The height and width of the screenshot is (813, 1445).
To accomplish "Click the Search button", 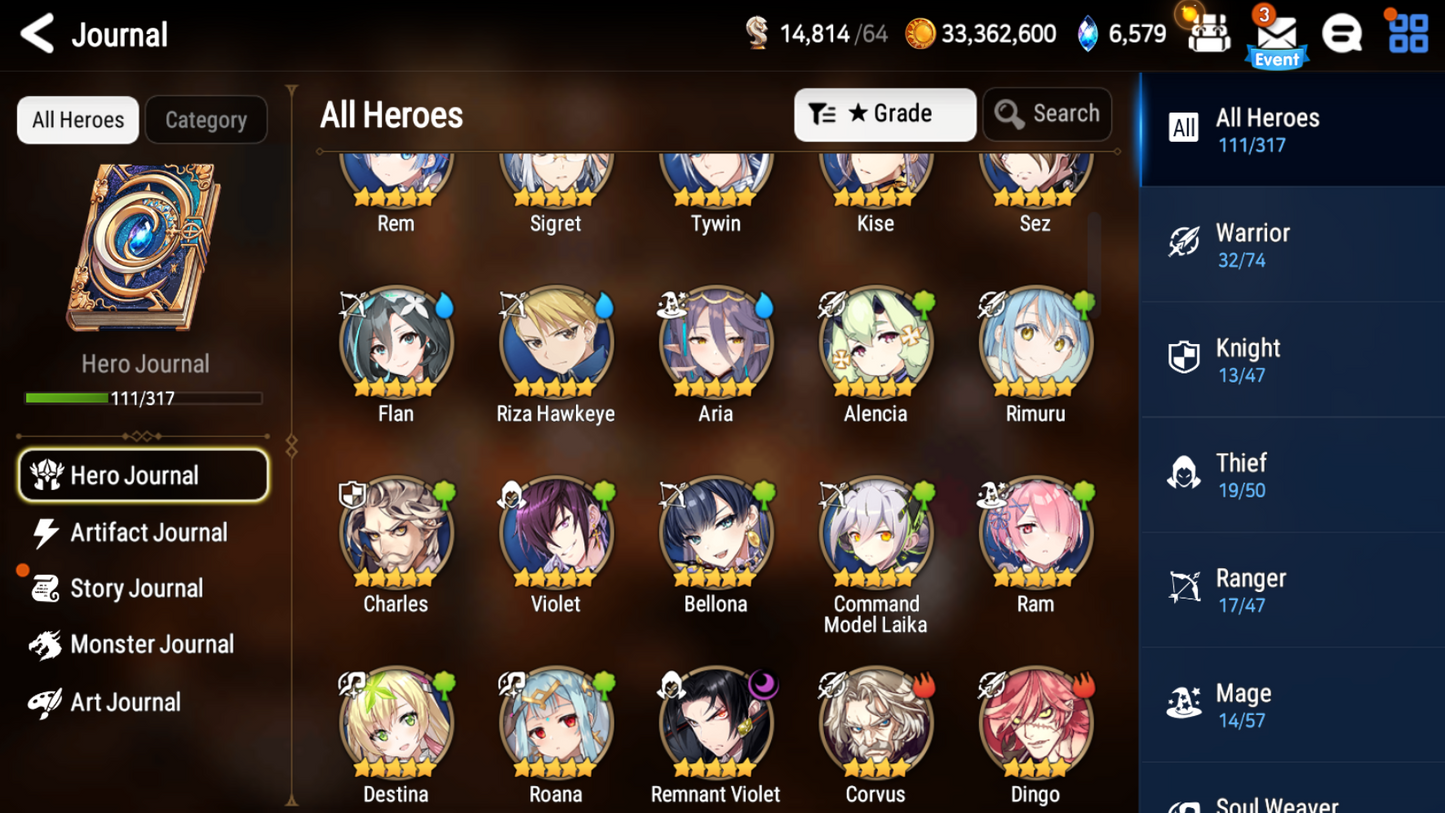I will 1047,114.
